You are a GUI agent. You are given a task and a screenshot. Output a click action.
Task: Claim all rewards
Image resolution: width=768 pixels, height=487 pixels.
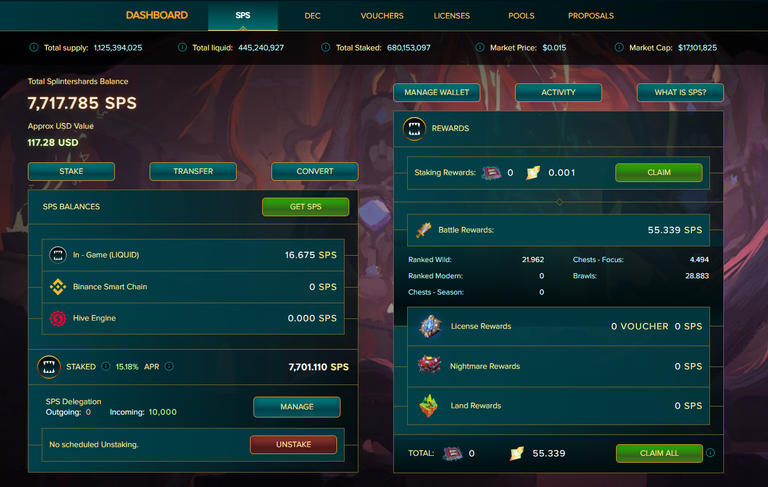[x=659, y=453]
